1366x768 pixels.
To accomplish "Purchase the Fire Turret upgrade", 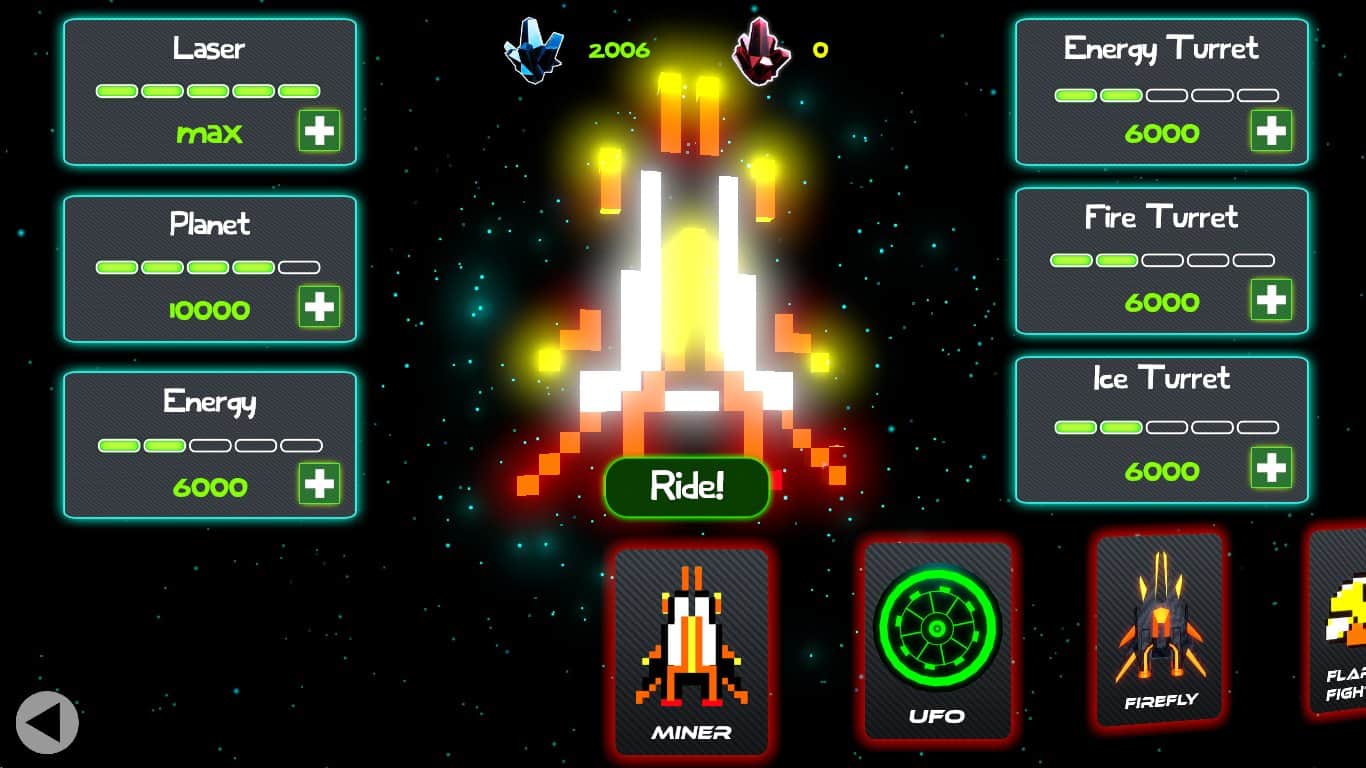I will (x=1271, y=299).
